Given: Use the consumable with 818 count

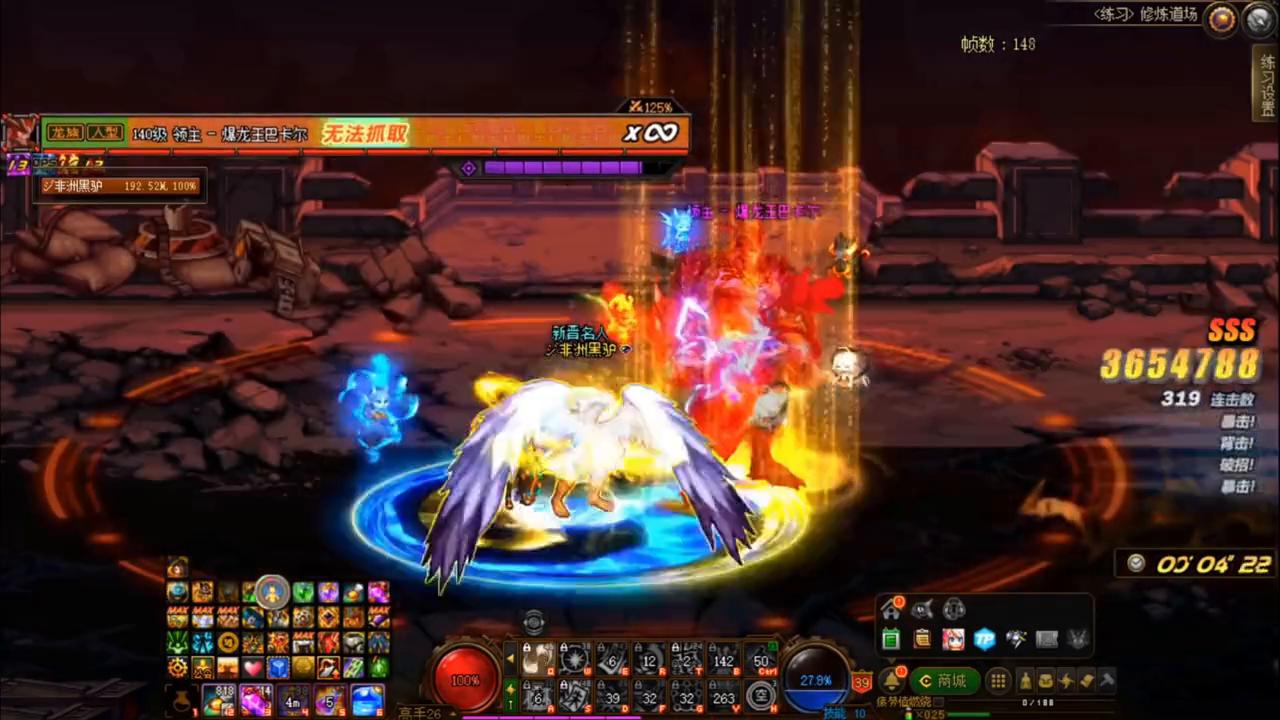Looking at the screenshot, I should click(218, 699).
